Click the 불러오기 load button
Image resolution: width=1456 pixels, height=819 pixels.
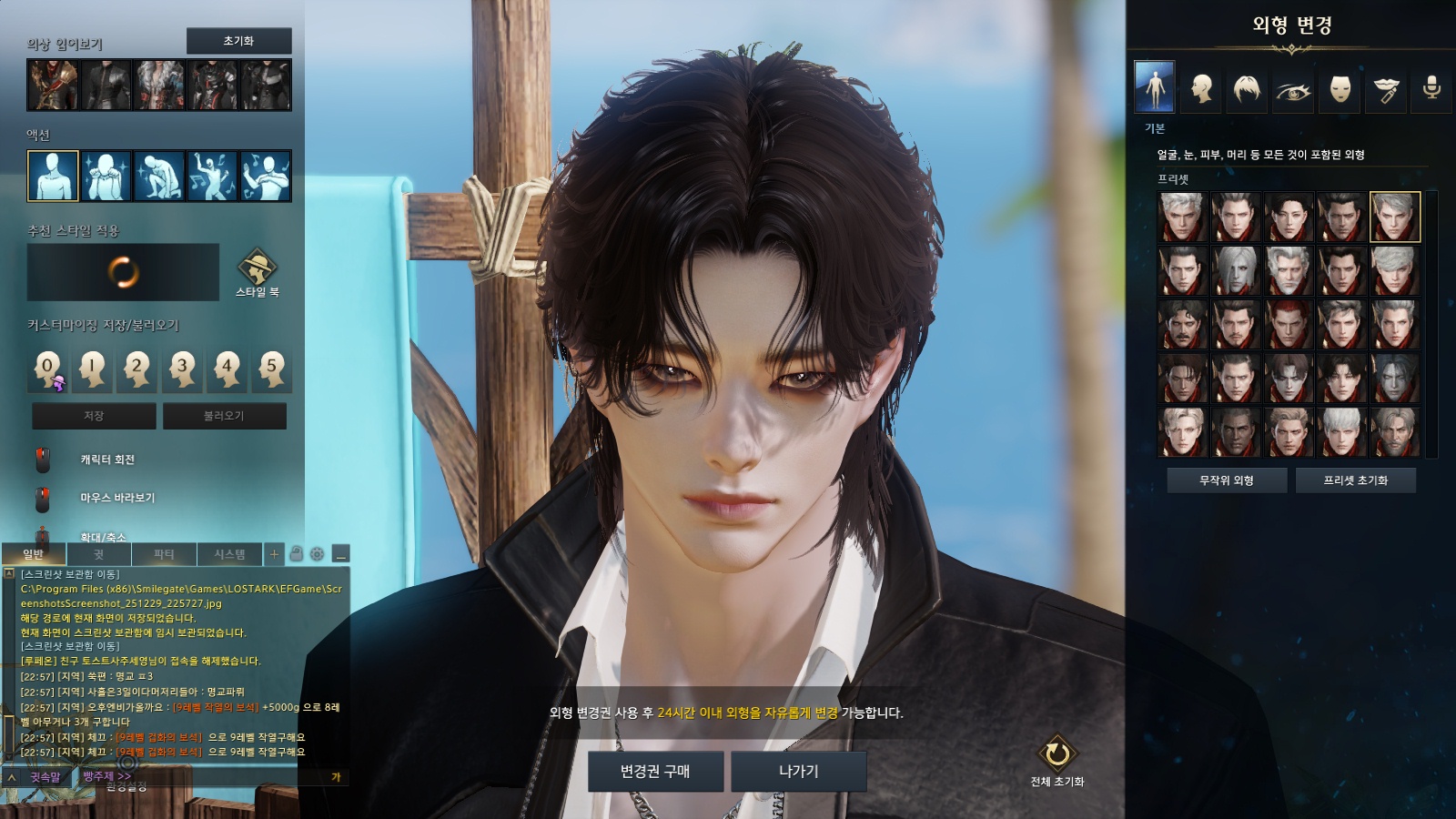coord(224,416)
